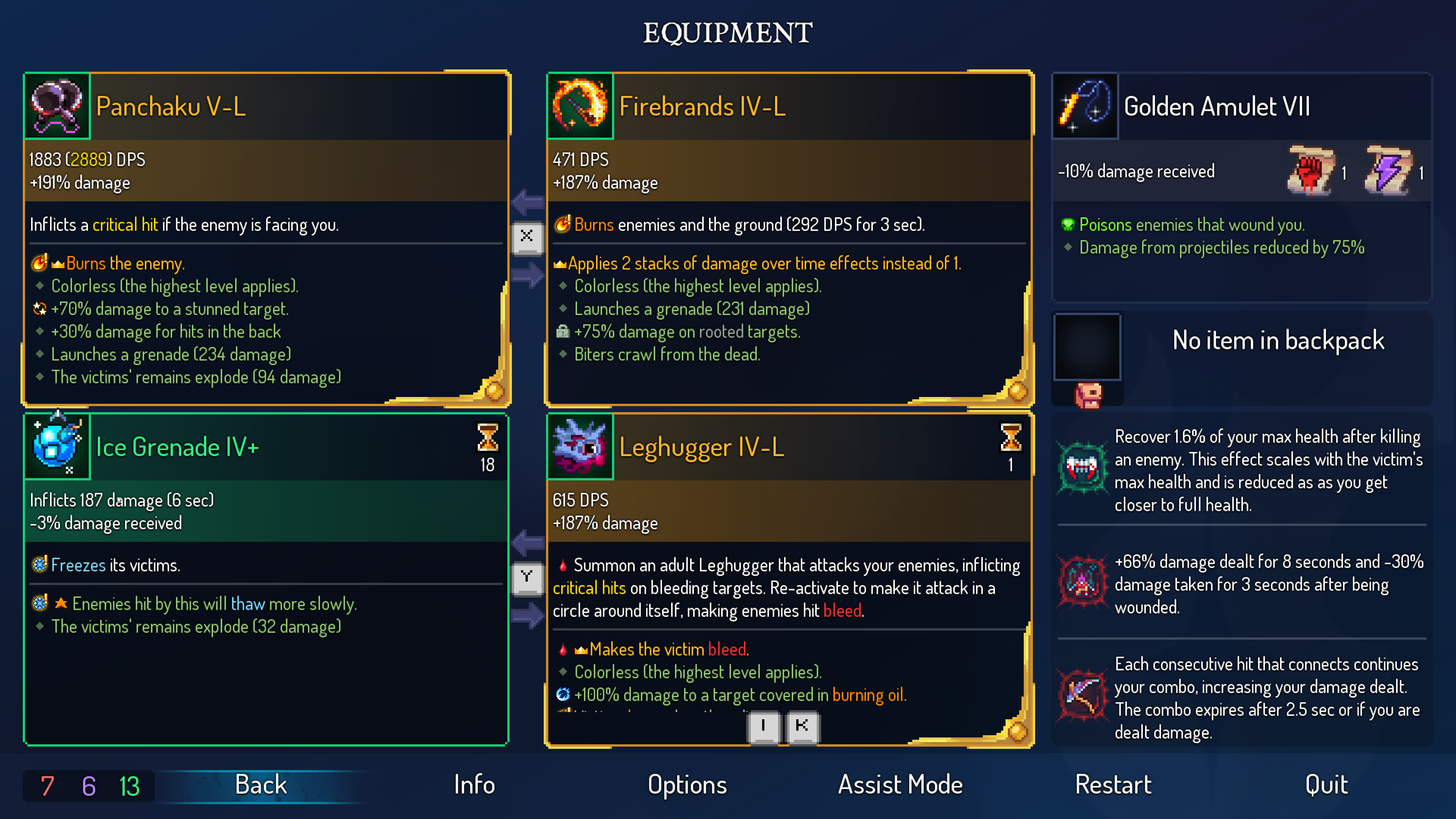Choose Restart from the bottom menu
The width and height of the screenshot is (1456, 819).
[x=1113, y=785]
